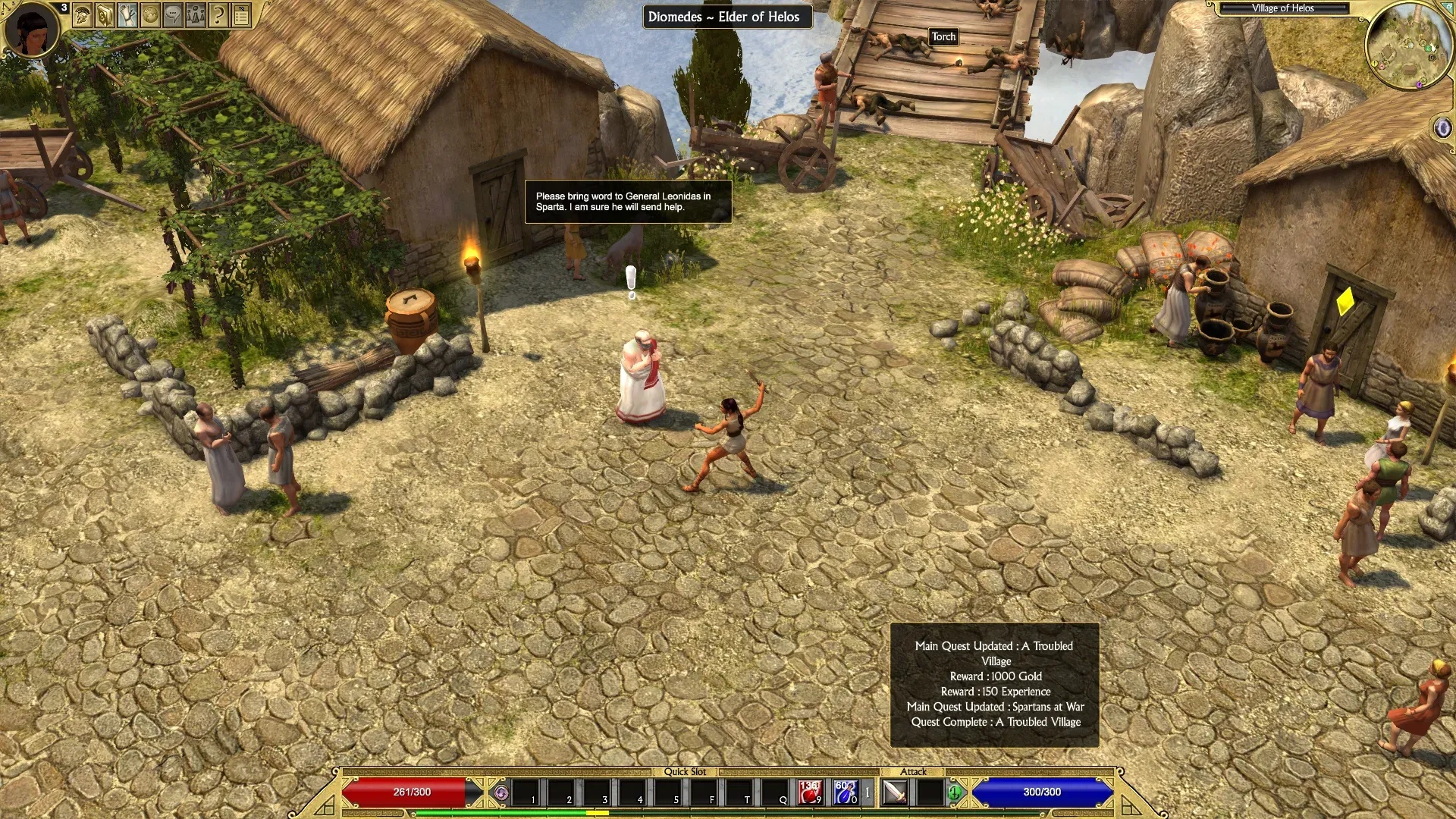Image resolution: width=1456 pixels, height=819 pixels.
Task: Use the red health potion slot
Action: 810,792
